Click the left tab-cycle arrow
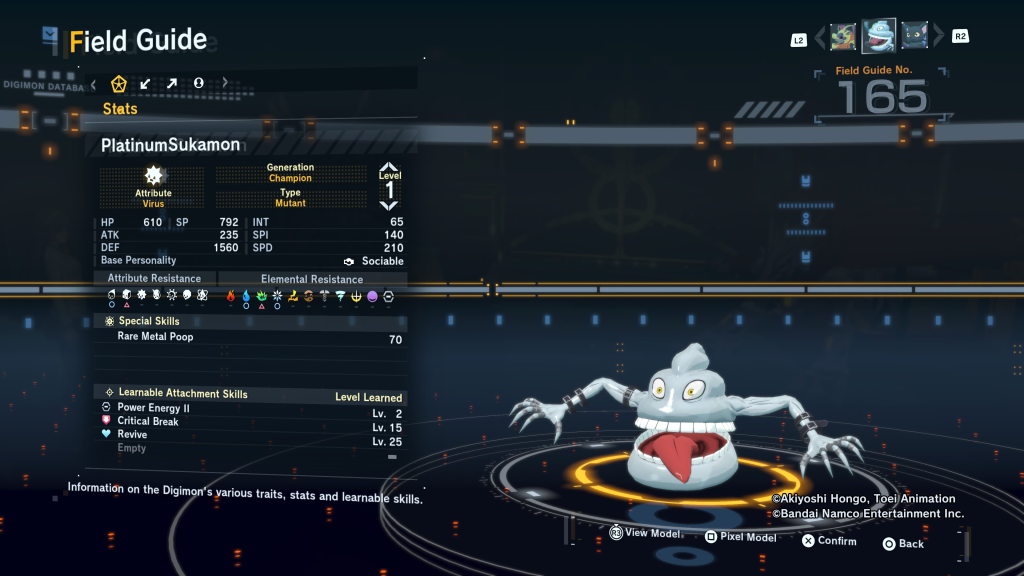Viewport: 1024px width, 576px height. tap(93, 83)
